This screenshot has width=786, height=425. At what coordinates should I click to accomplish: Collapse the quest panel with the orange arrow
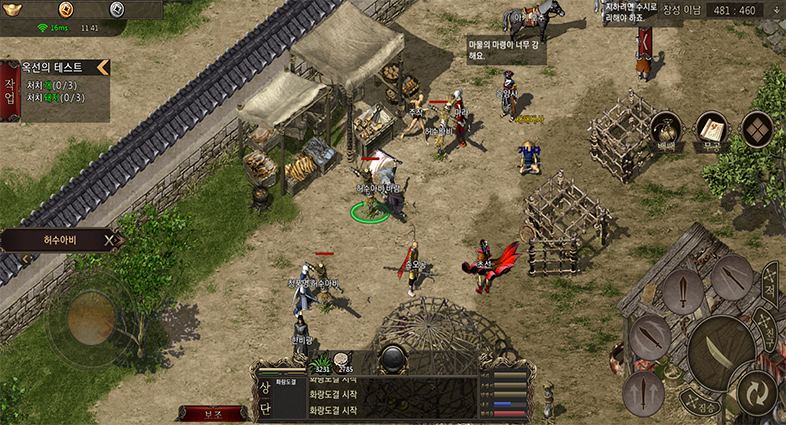[x=102, y=68]
